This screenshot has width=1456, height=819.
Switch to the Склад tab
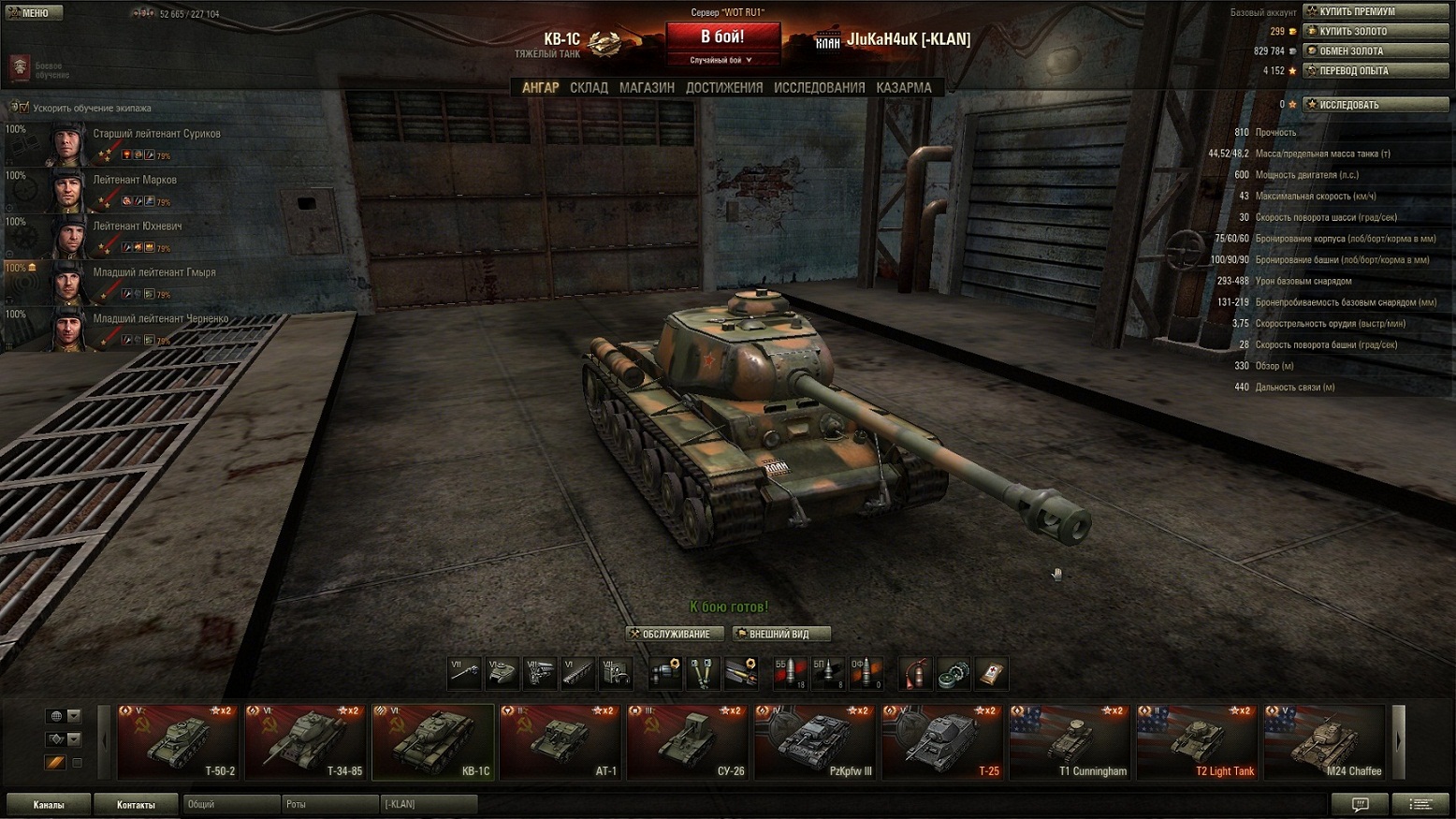(x=589, y=88)
